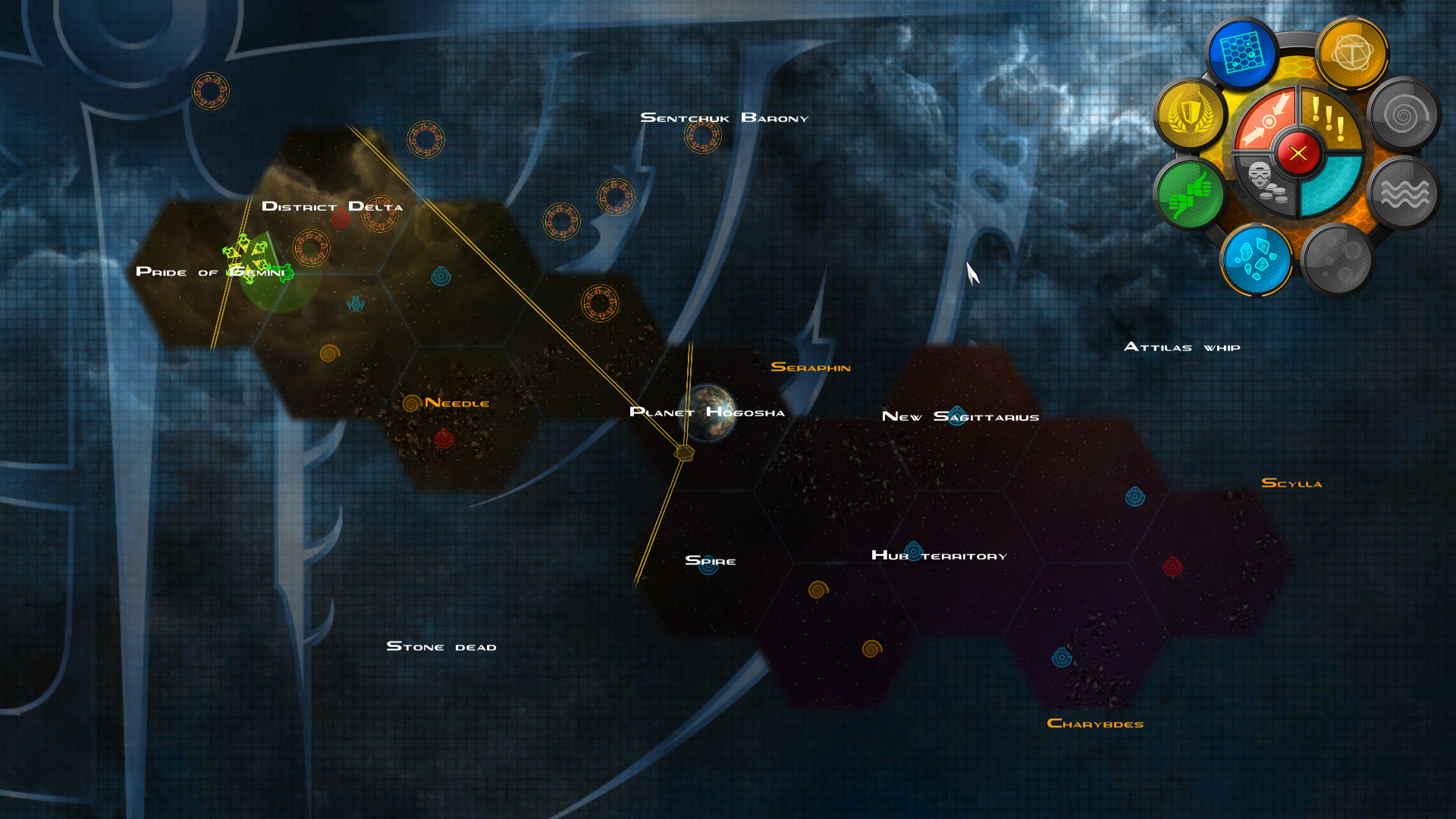The image size is (1456, 819).
Task: Toggle the blue asteroid field filter
Action: pyautogui.click(x=1256, y=259)
